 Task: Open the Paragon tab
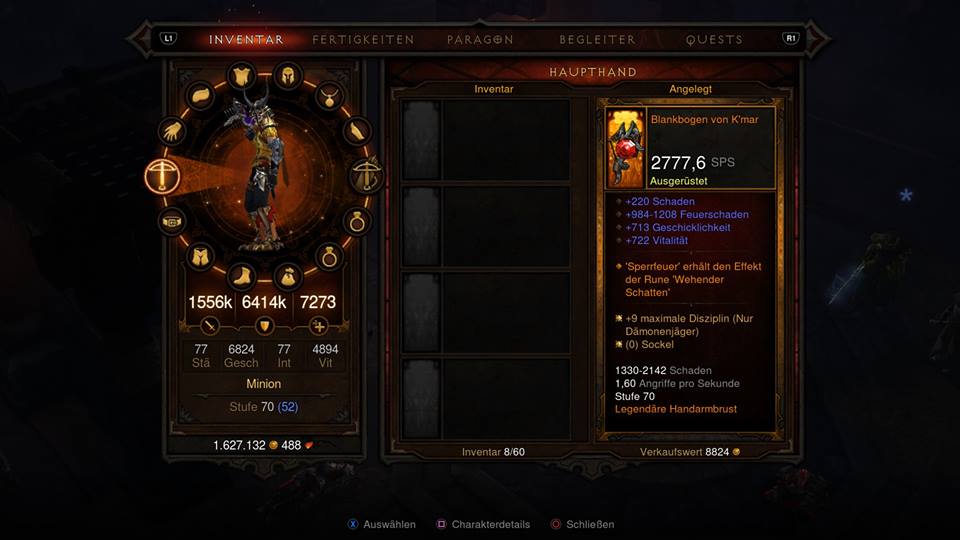coord(481,40)
